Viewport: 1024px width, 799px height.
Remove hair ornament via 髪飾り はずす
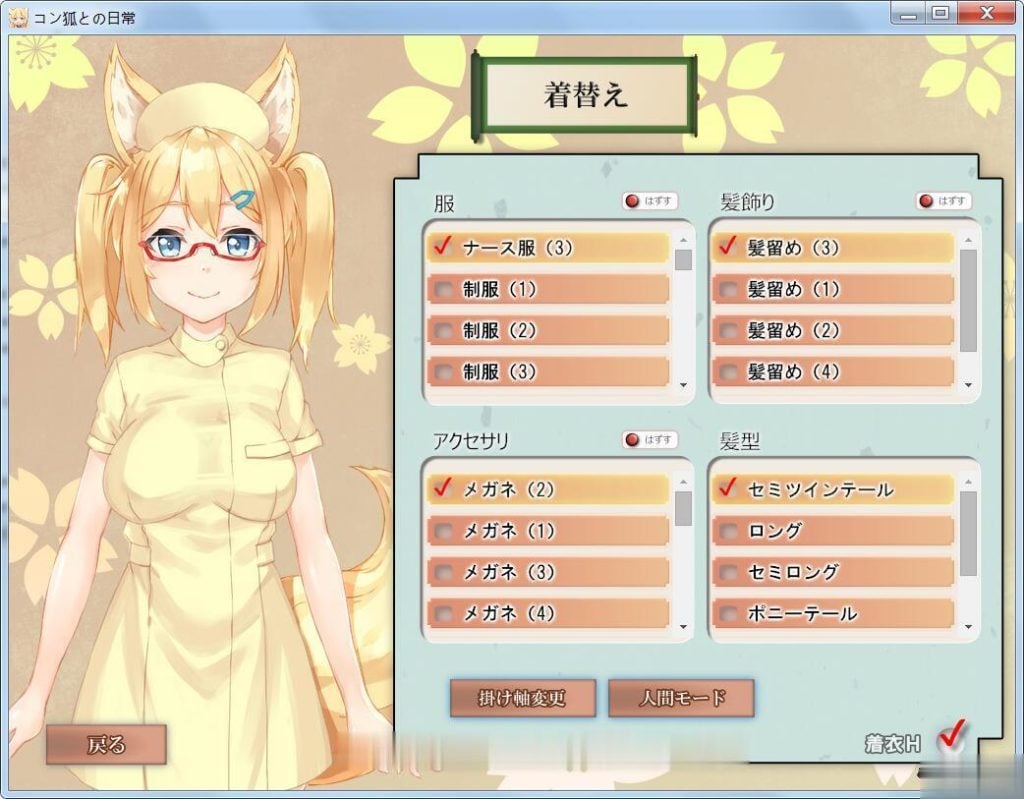[943, 201]
